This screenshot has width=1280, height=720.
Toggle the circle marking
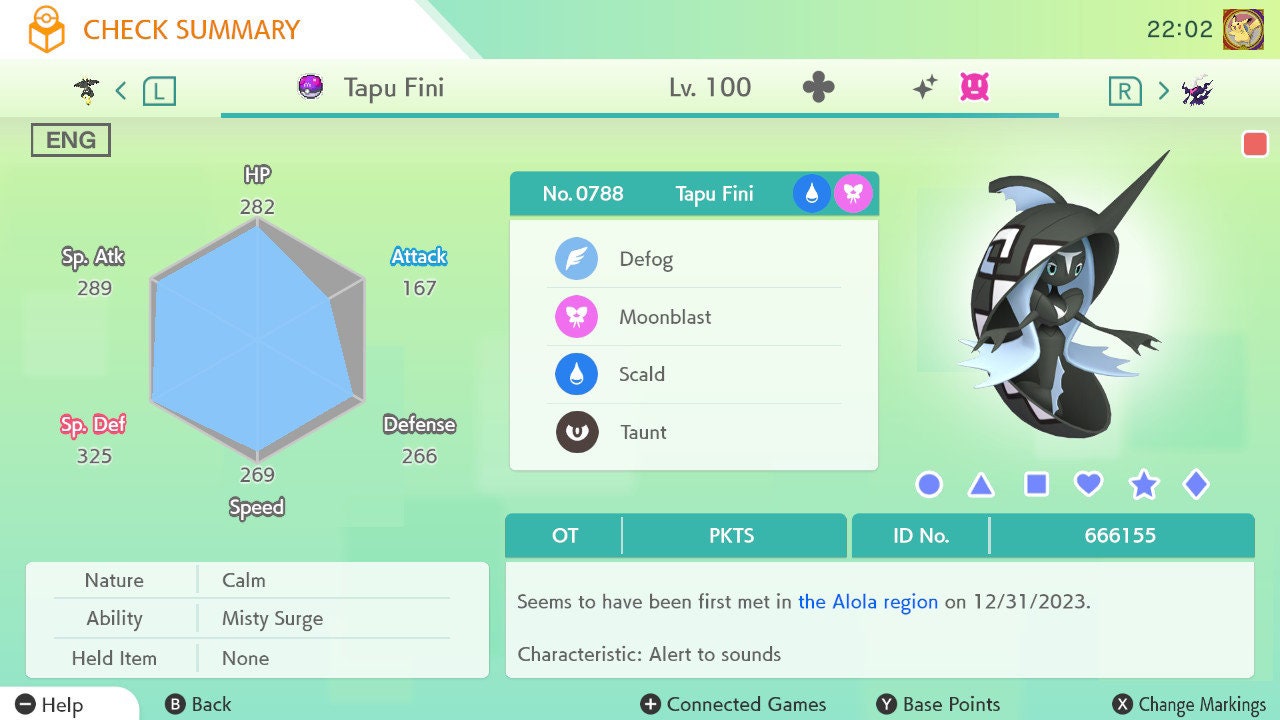click(929, 485)
